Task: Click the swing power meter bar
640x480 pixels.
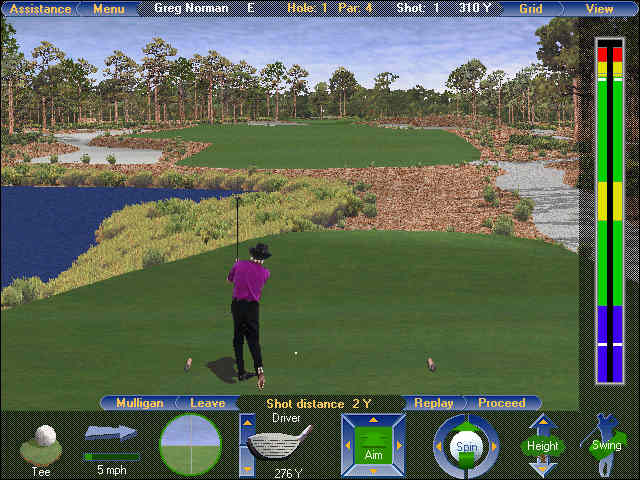Action: (609, 210)
